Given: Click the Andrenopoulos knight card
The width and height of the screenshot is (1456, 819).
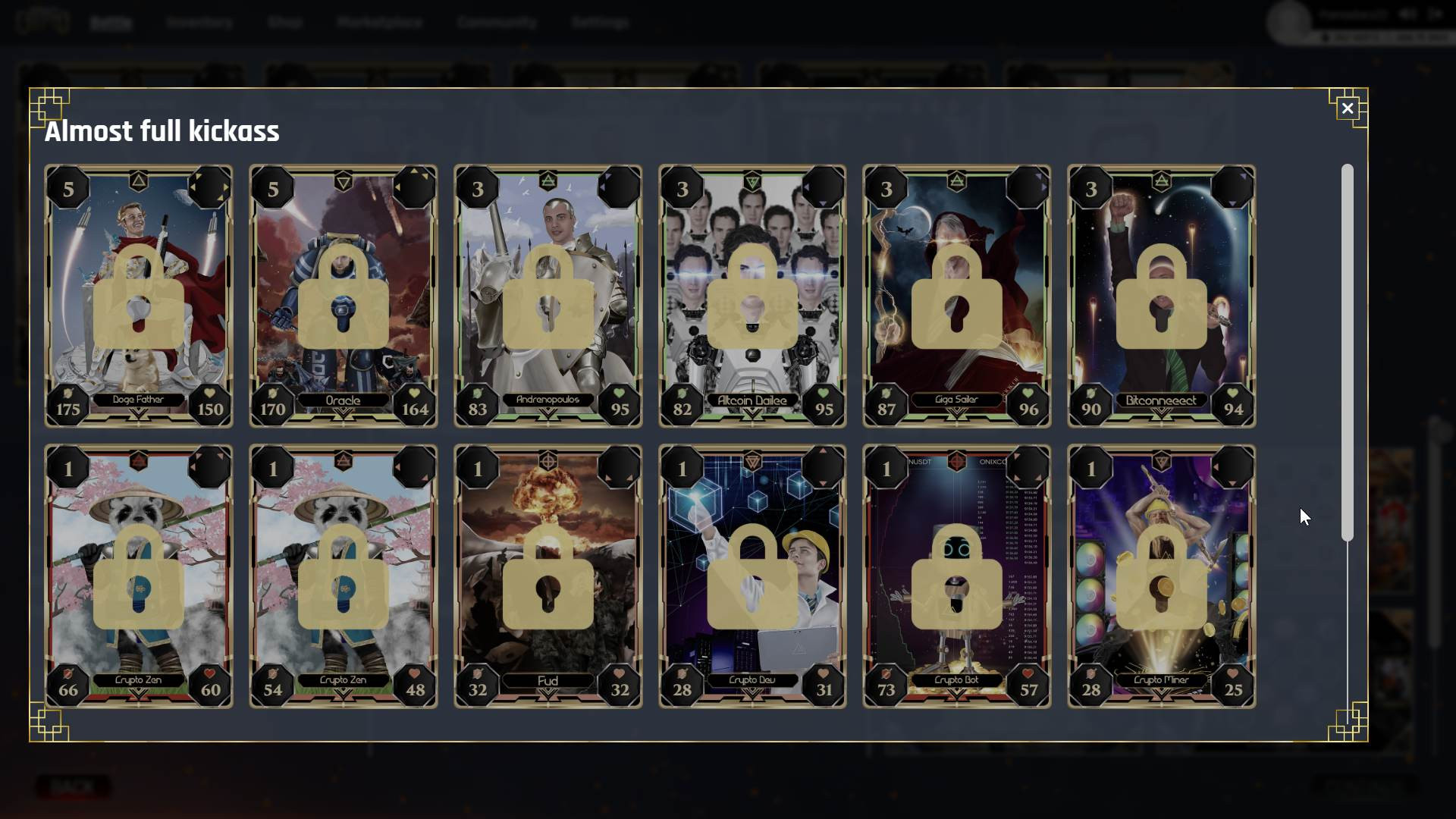Looking at the screenshot, I should pos(548,296).
